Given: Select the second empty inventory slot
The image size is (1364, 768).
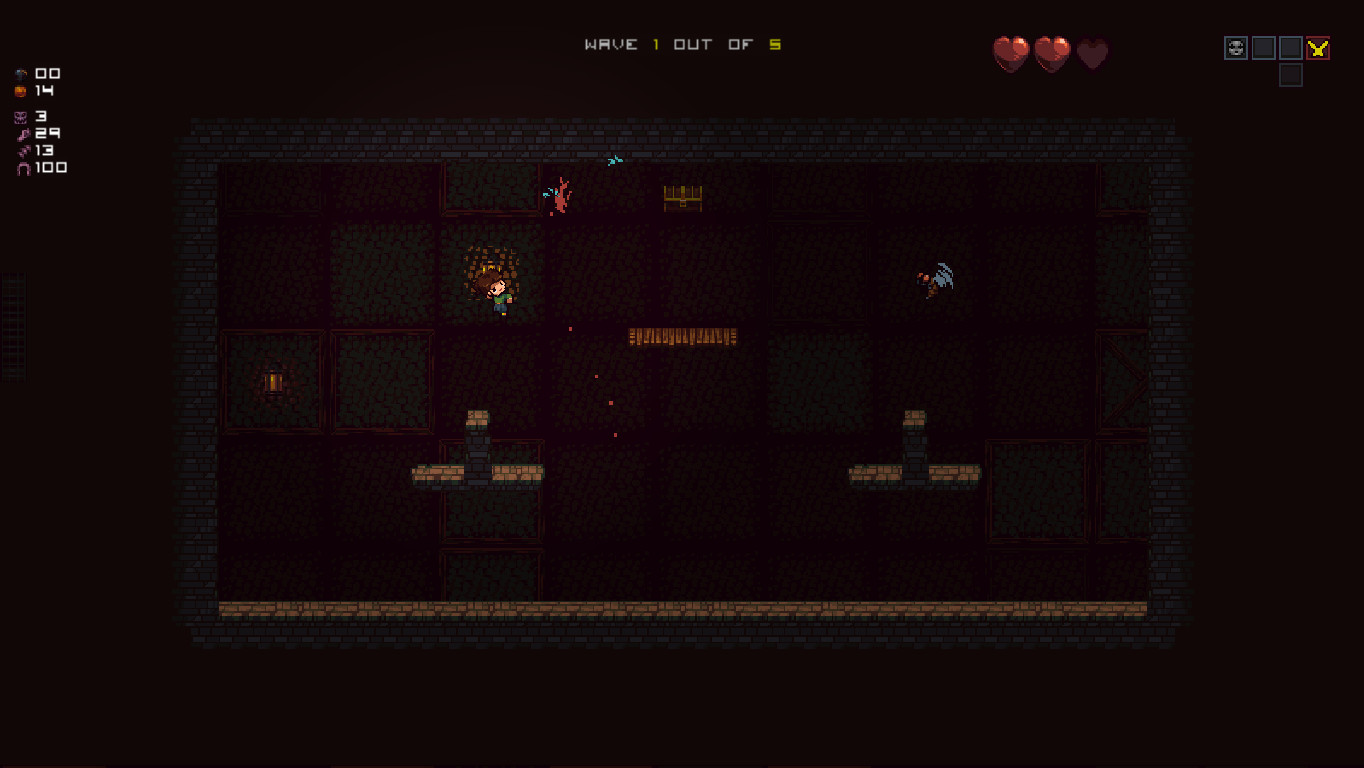Looking at the screenshot, I should pos(1263,47).
